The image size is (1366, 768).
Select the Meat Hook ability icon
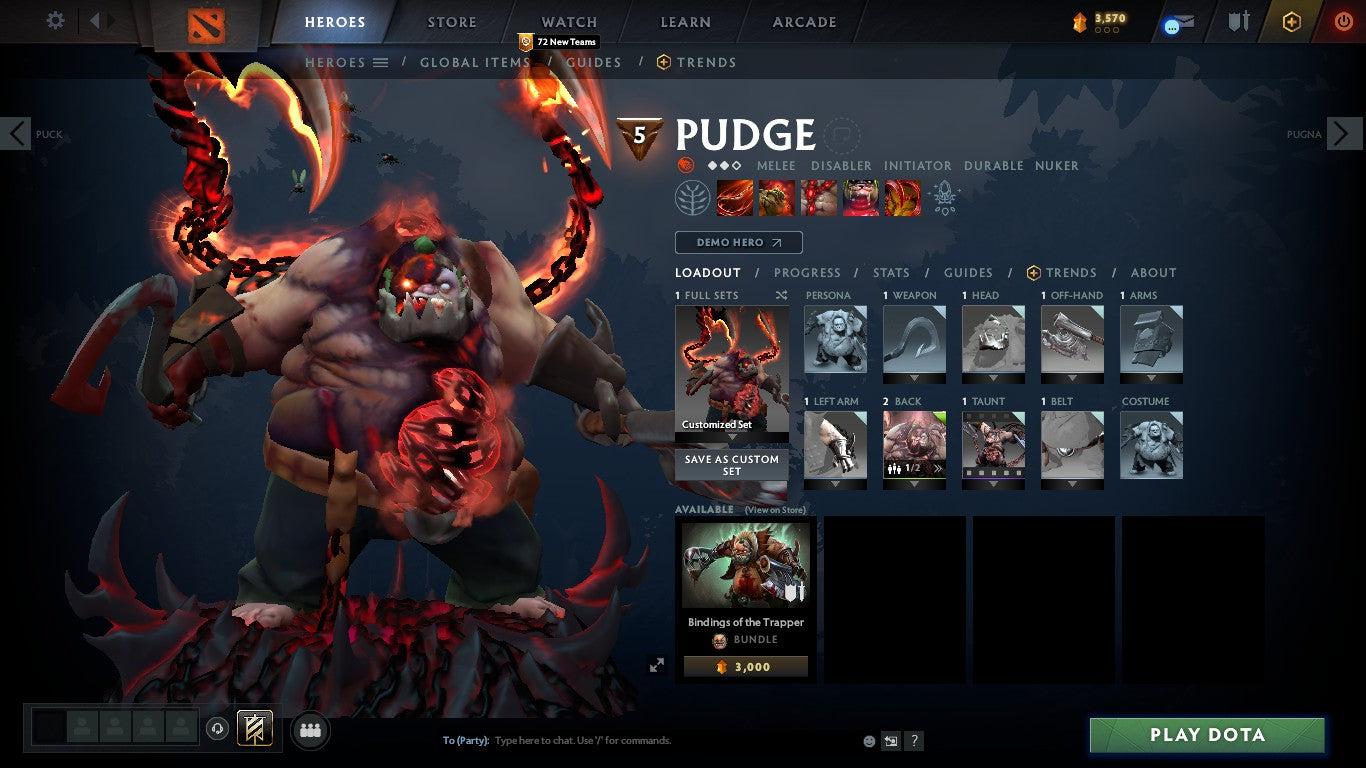pyautogui.click(x=735, y=197)
